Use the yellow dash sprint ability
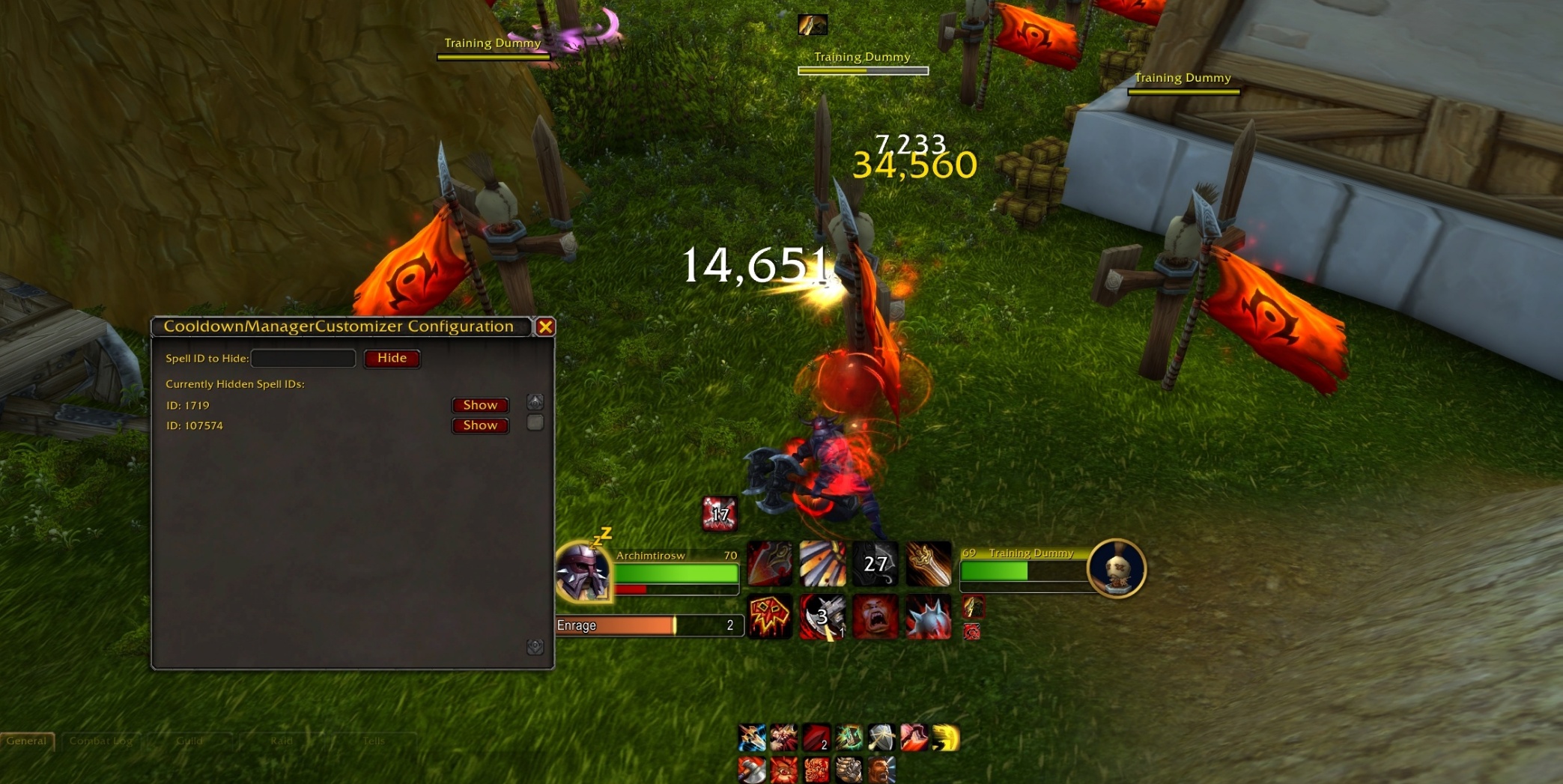 pos(946,738)
